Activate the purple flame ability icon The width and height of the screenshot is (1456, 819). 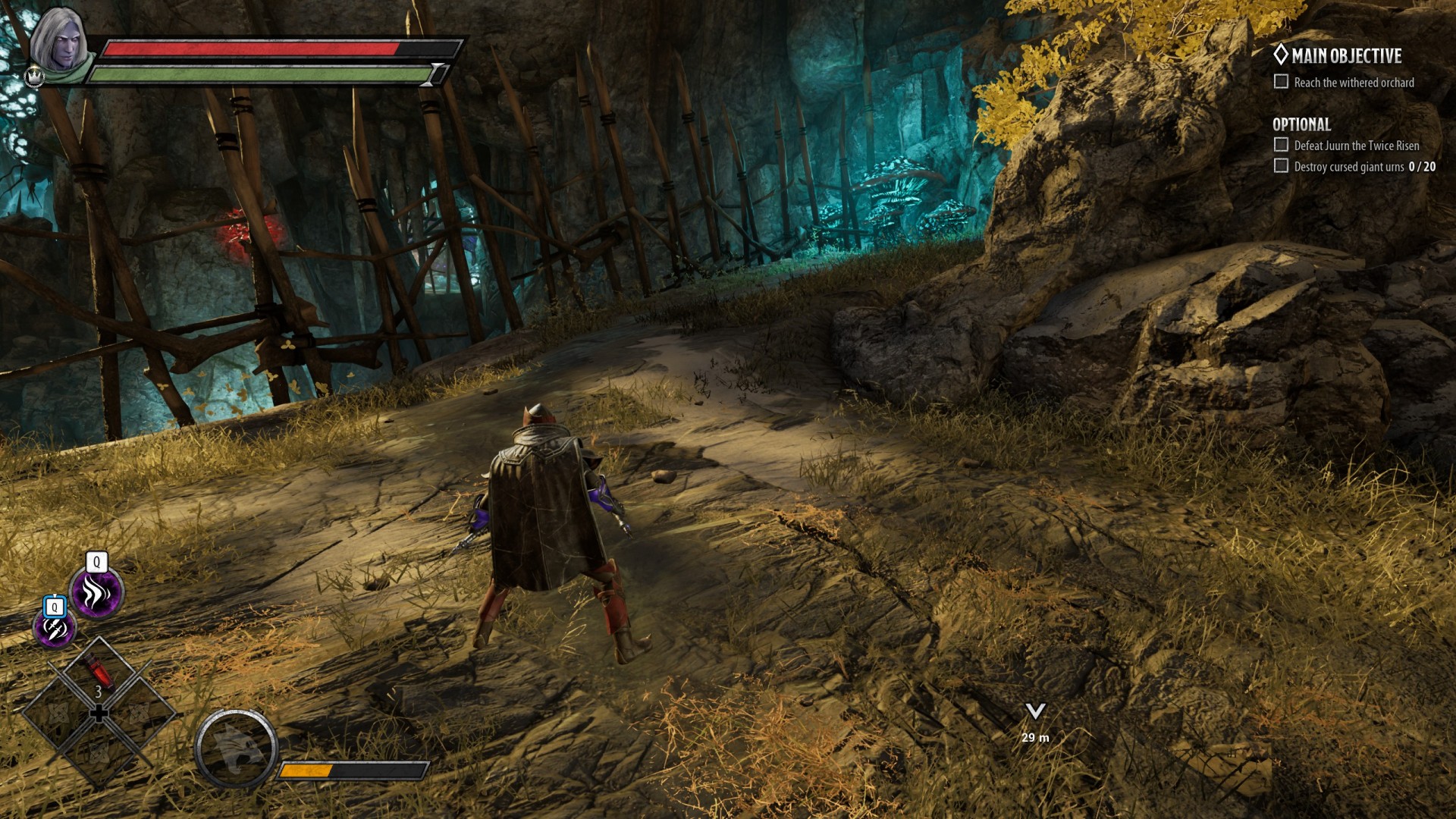(x=96, y=593)
